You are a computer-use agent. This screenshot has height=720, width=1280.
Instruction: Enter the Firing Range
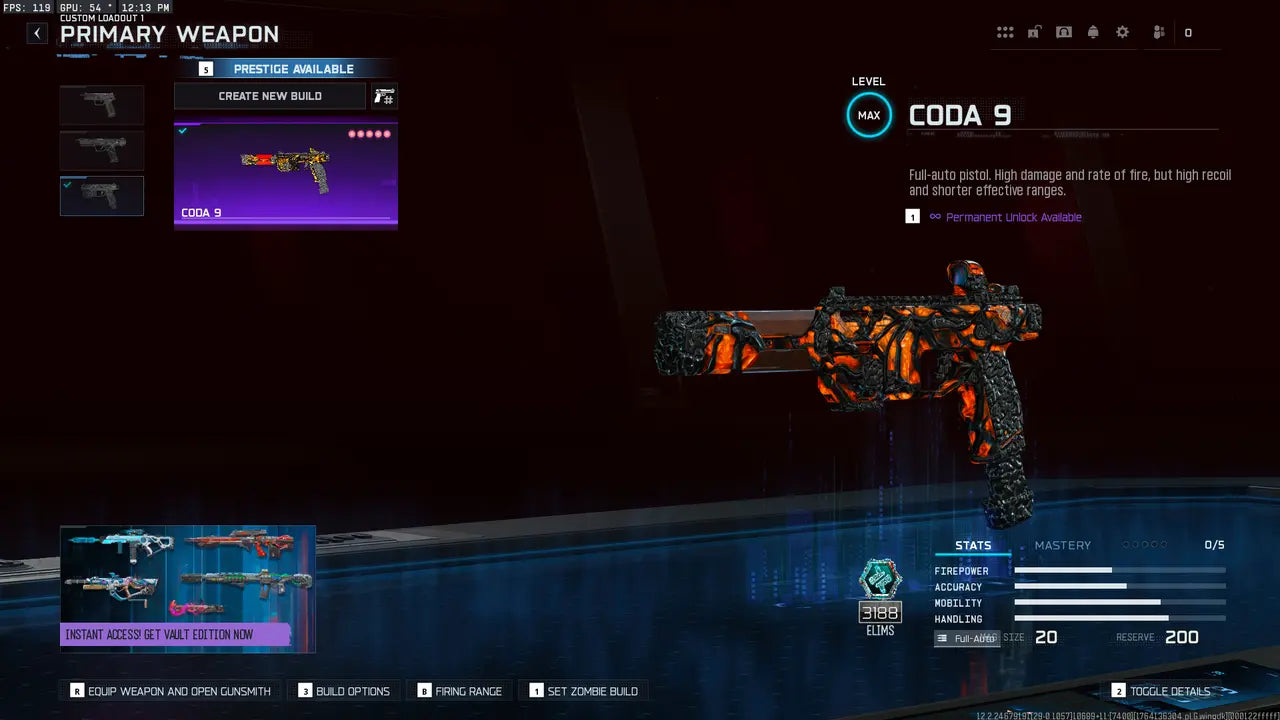pos(460,691)
